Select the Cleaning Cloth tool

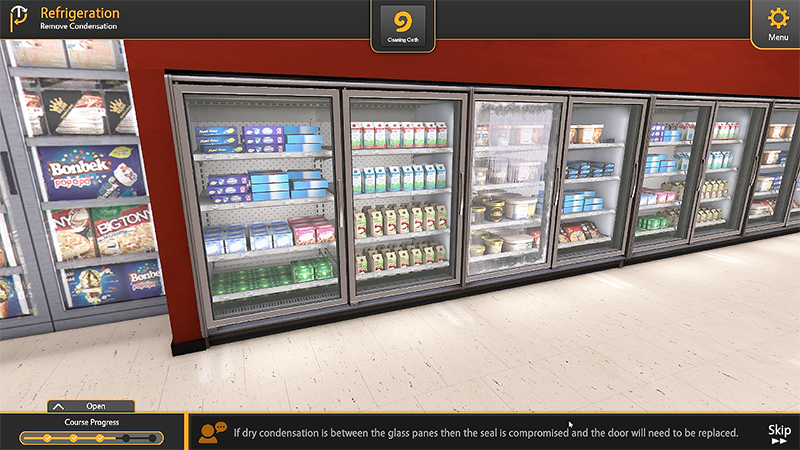tap(403, 25)
